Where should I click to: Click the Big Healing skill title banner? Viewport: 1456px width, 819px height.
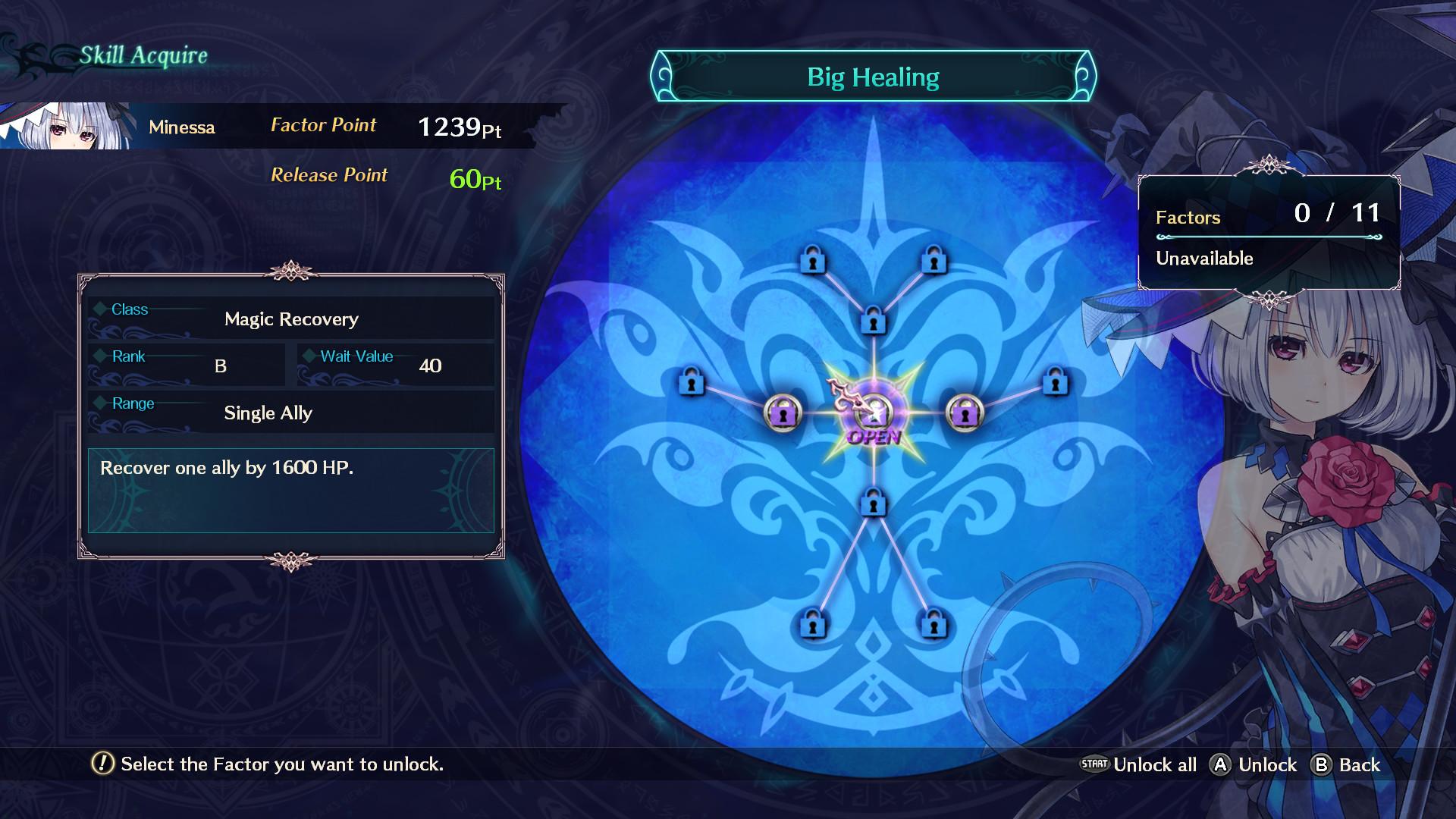[x=874, y=76]
